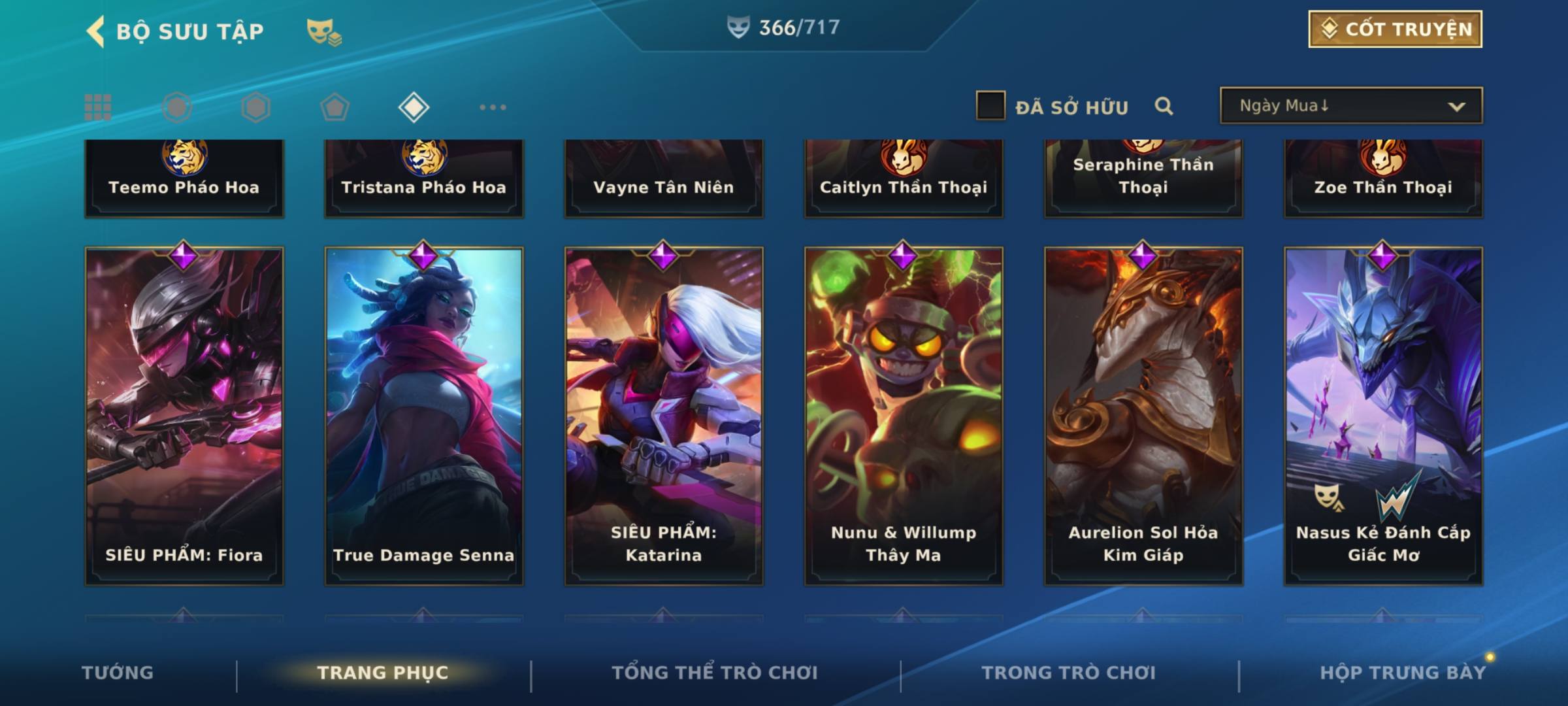Image resolution: width=1568 pixels, height=706 pixels.
Task: Choose the diamond rarity filter
Action: tap(414, 107)
